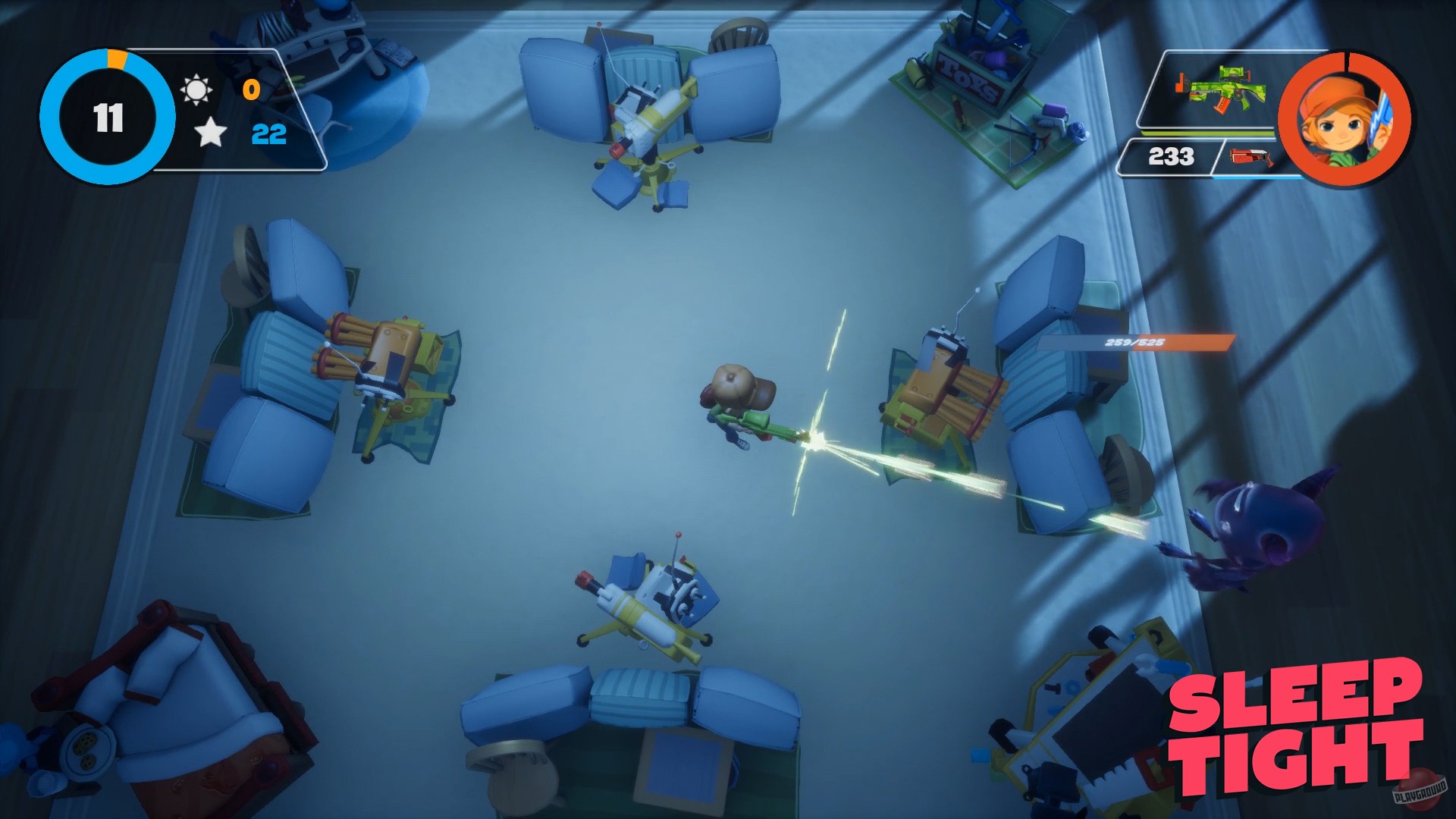Viewport: 1456px width, 819px height.
Task: Click the sun currency icon in the HUD
Action: [199, 88]
